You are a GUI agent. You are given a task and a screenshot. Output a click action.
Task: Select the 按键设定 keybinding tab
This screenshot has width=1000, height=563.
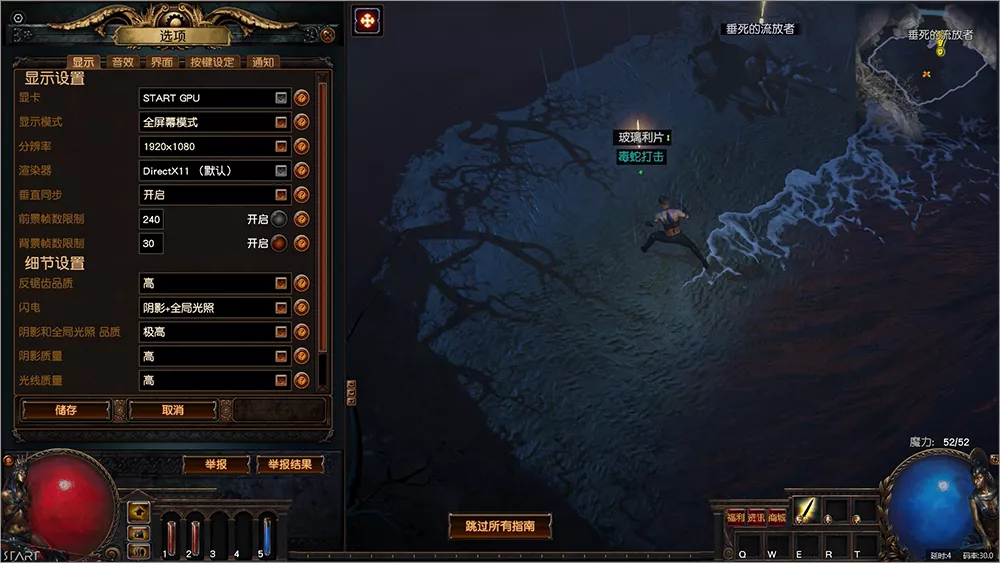pyautogui.click(x=211, y=62)
